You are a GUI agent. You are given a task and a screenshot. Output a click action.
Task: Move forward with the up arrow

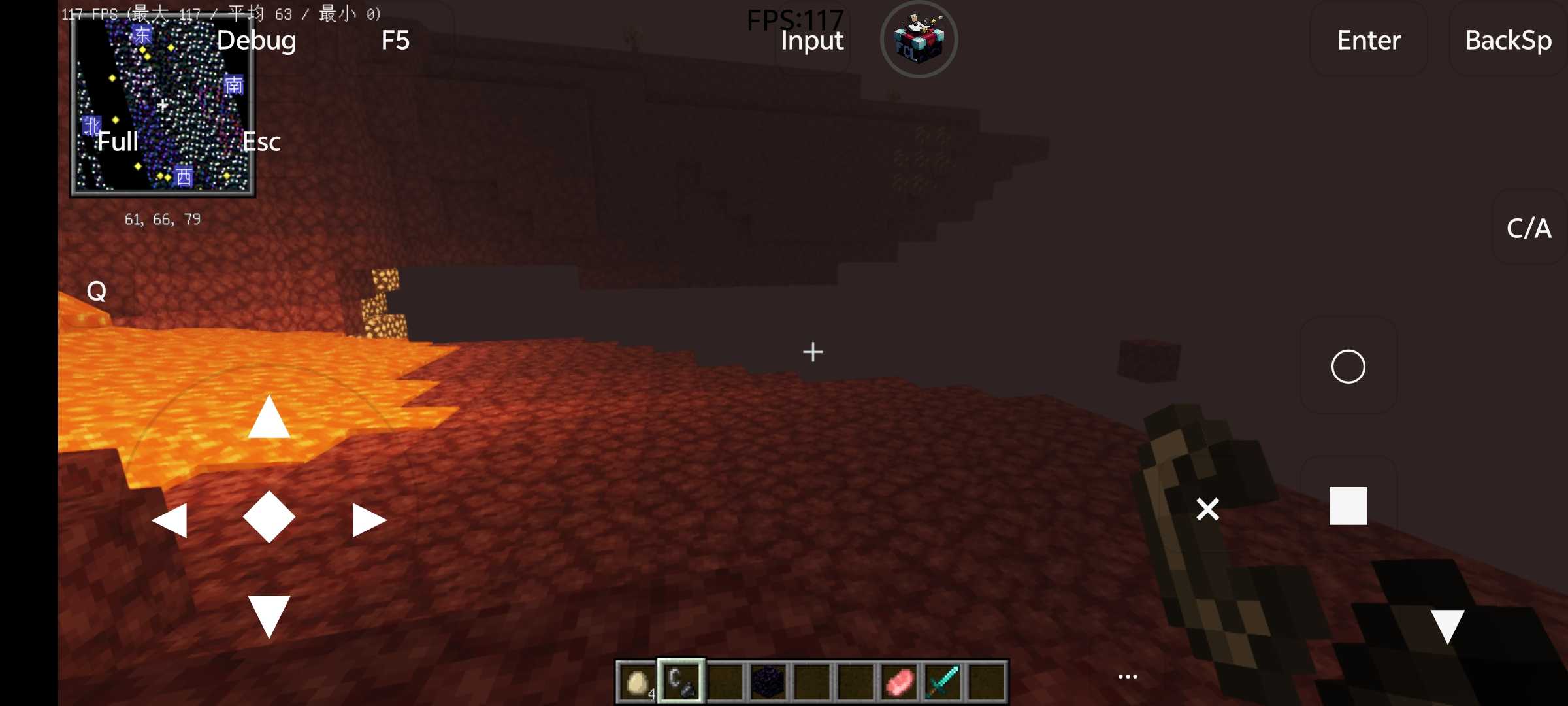pyautogui.click(x=269, y=418)
